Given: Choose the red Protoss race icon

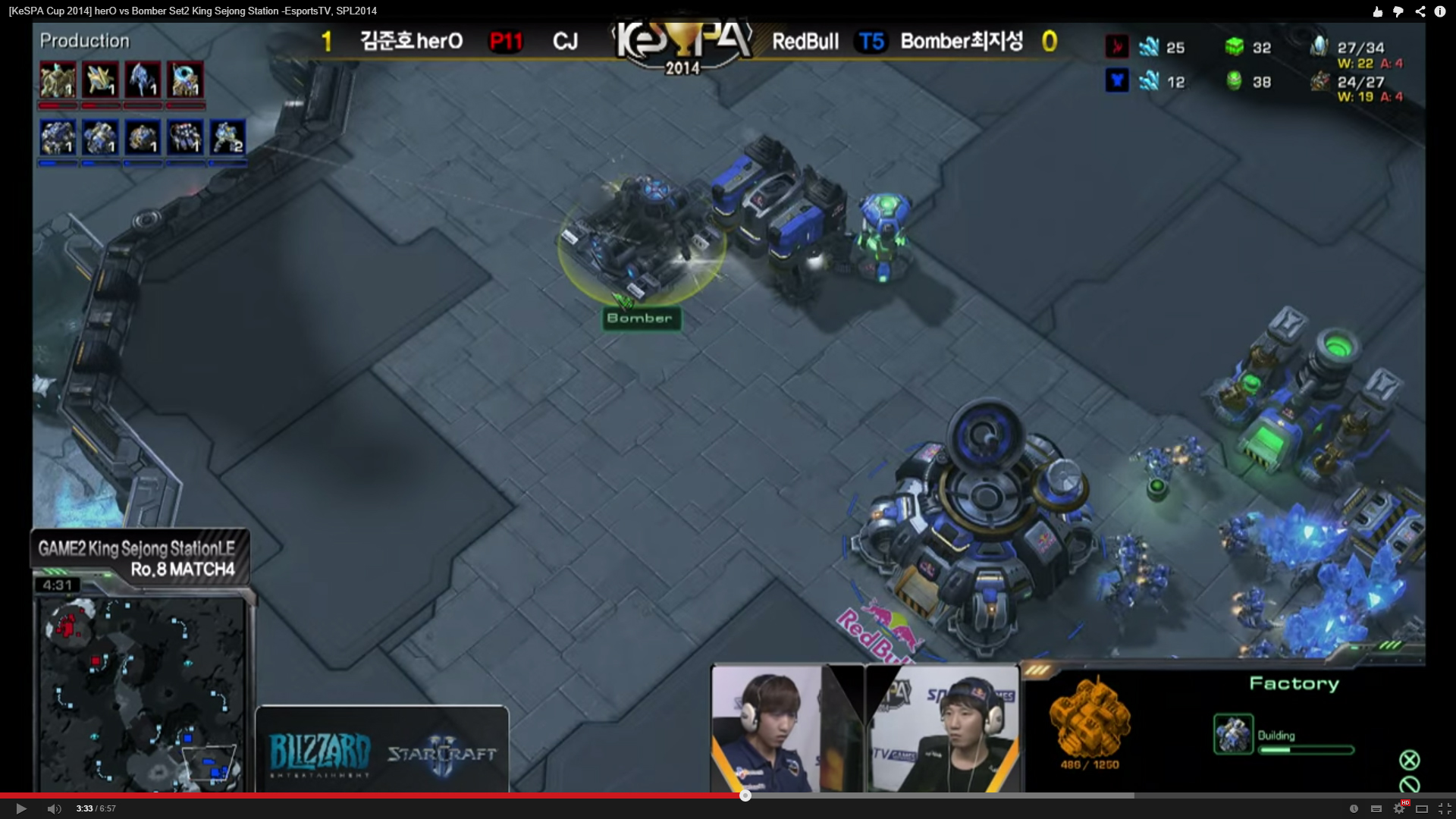Looking at the screenshot, I should (1116, 47).
